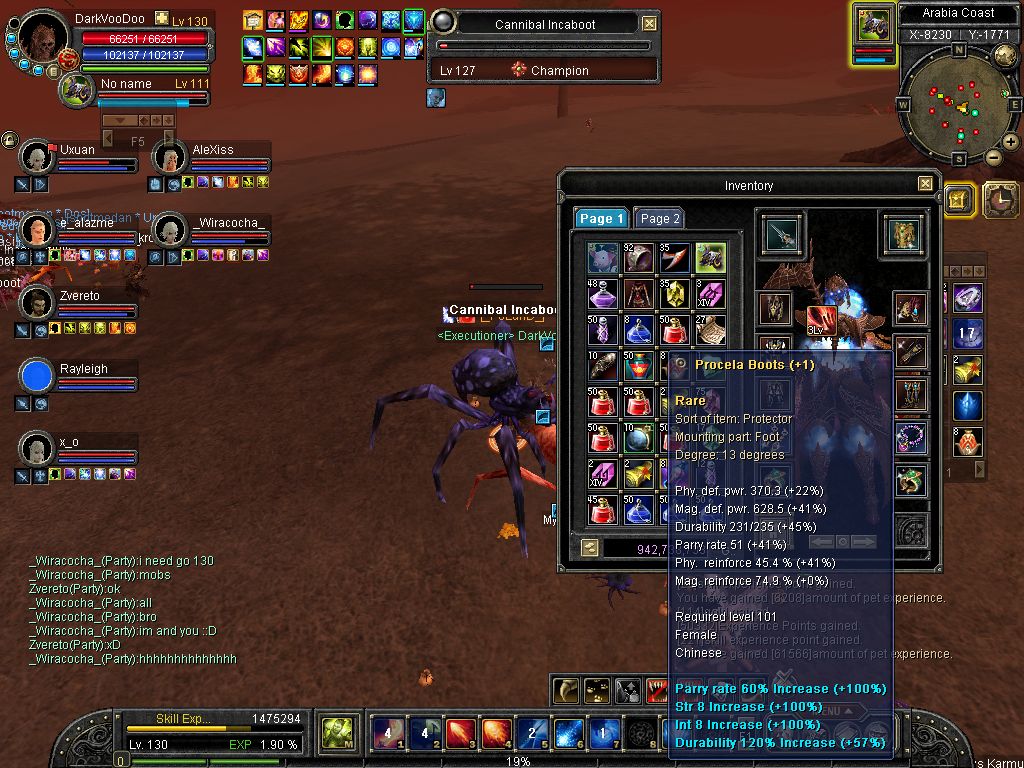Click the equipped weapon slot in Inventory
This screenshot has width=1024, height=768.
tap(780, 234)
